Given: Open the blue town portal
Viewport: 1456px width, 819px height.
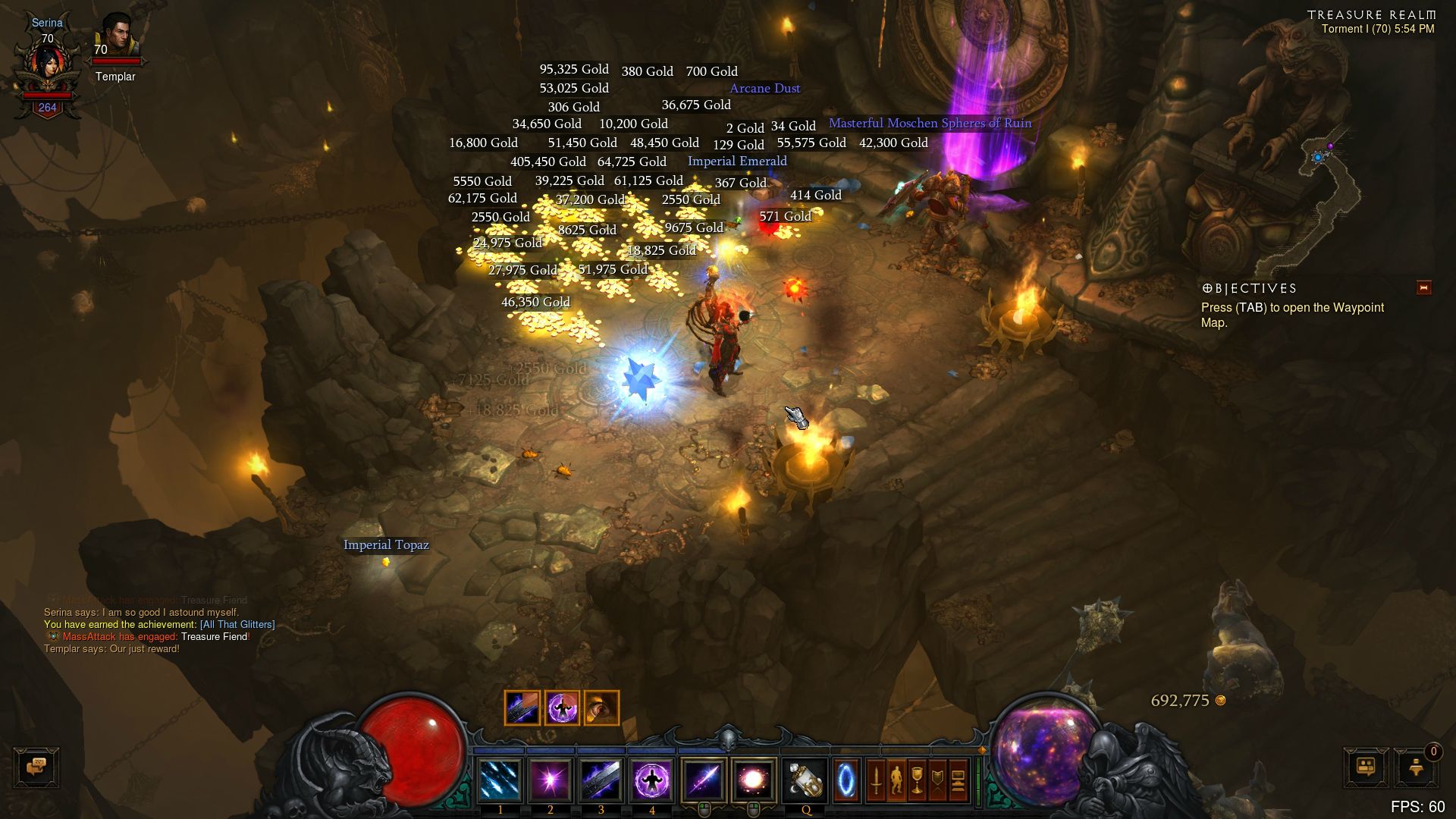Looking at the screenshot, I should pos(846,780).
